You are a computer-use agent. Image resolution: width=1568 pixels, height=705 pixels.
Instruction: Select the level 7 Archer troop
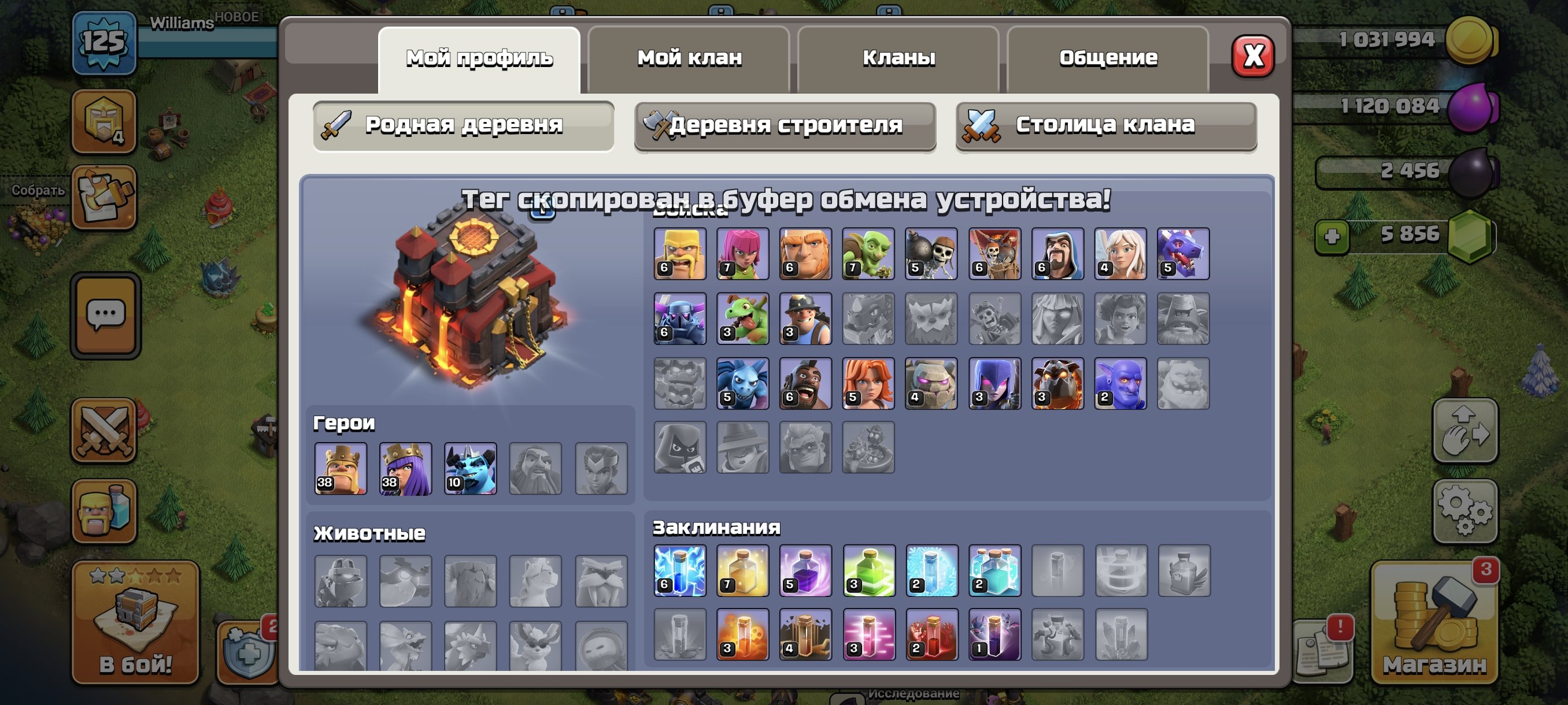(741, 253)
